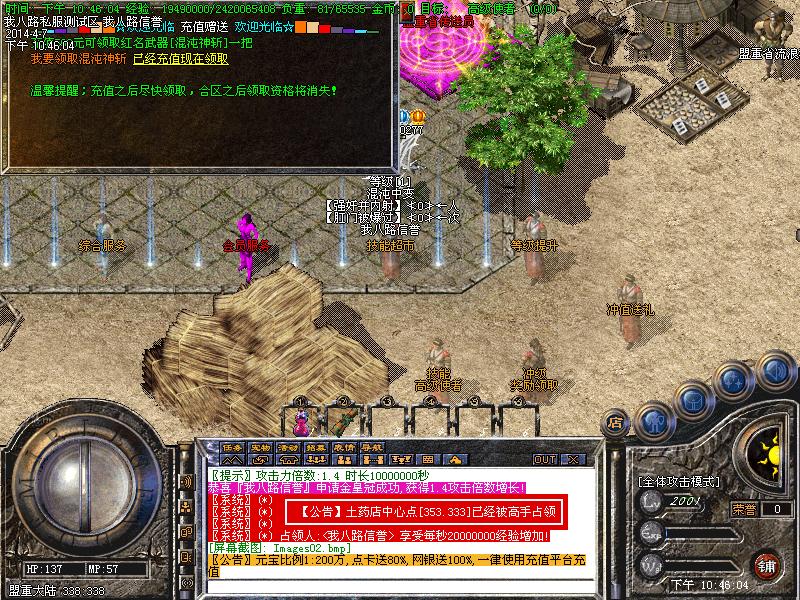Switch to the 宠物 pet tab

point(261,447)
